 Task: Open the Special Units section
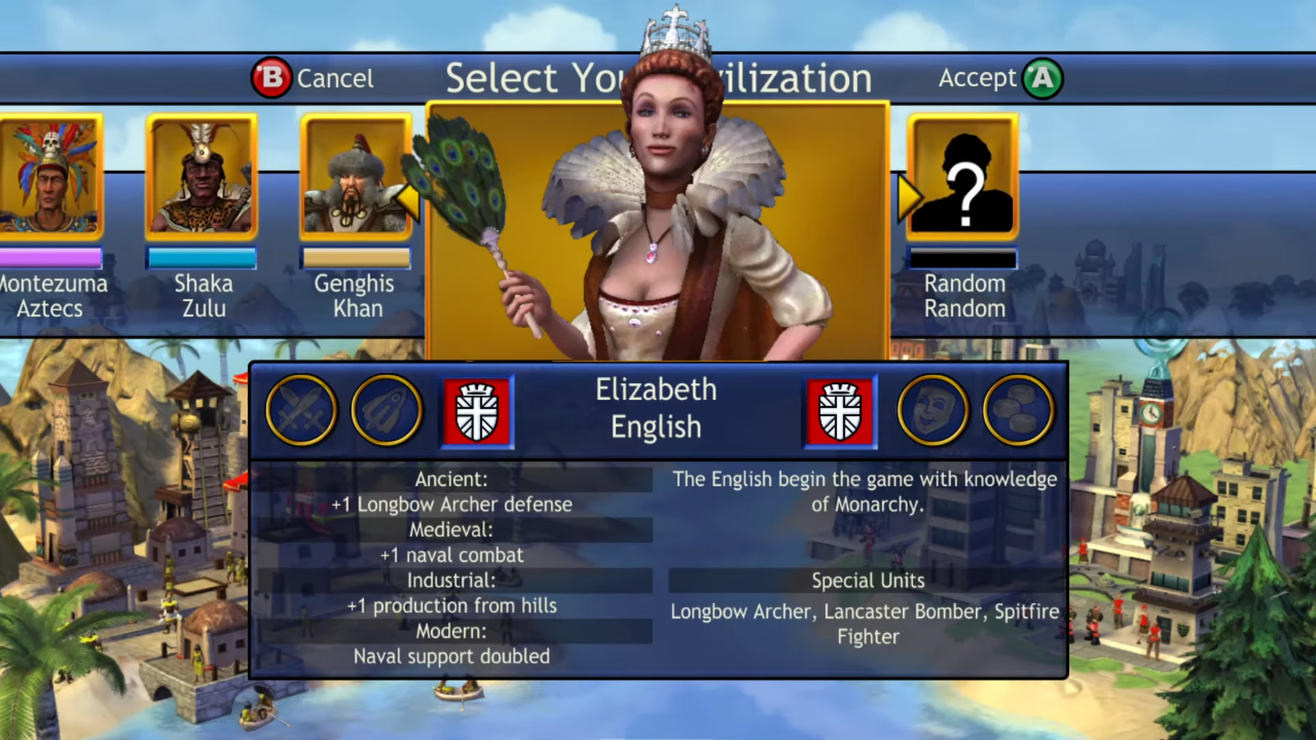pyautogui.click(x=866, y=580)
